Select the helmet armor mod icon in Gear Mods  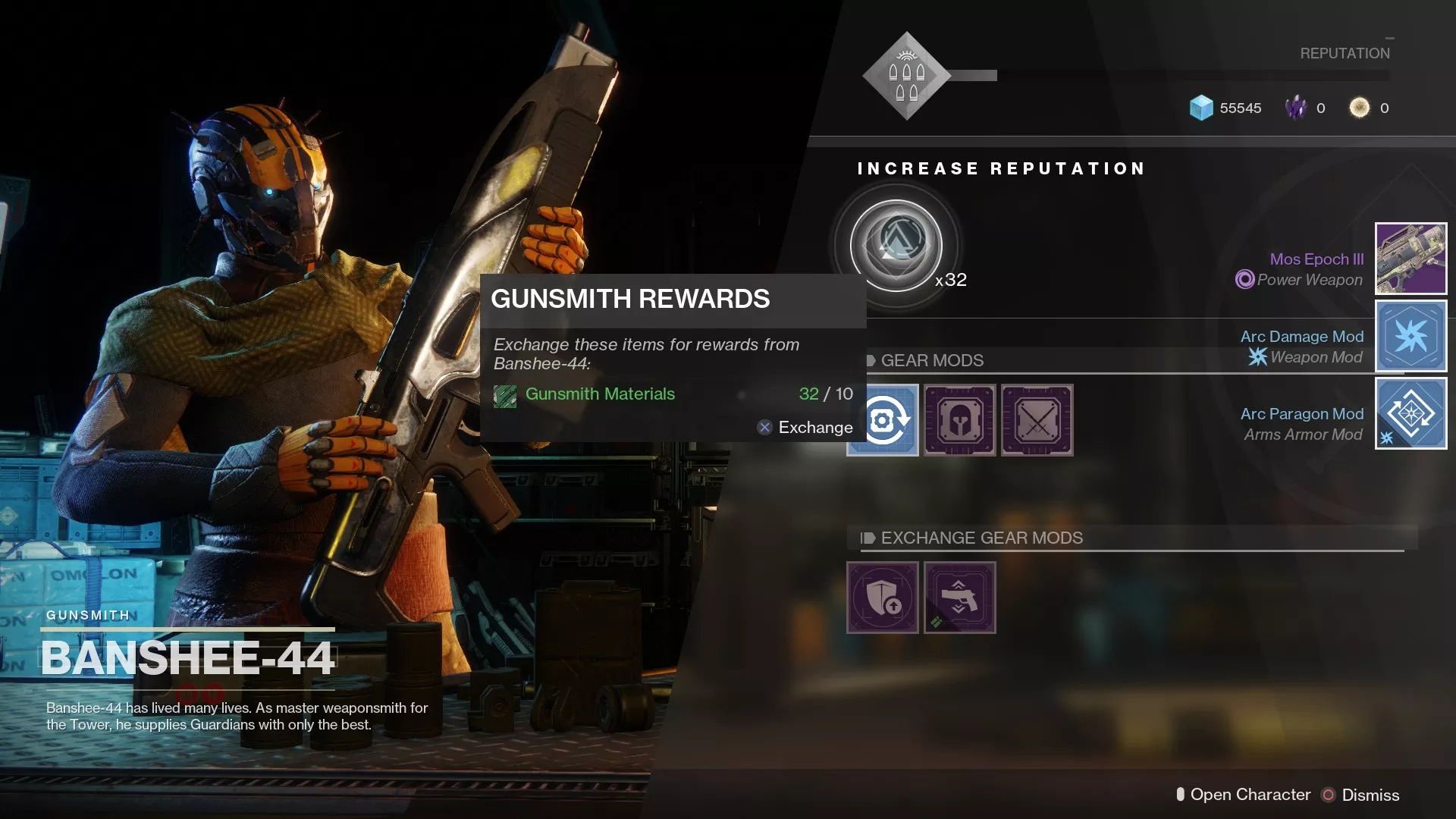959,420
